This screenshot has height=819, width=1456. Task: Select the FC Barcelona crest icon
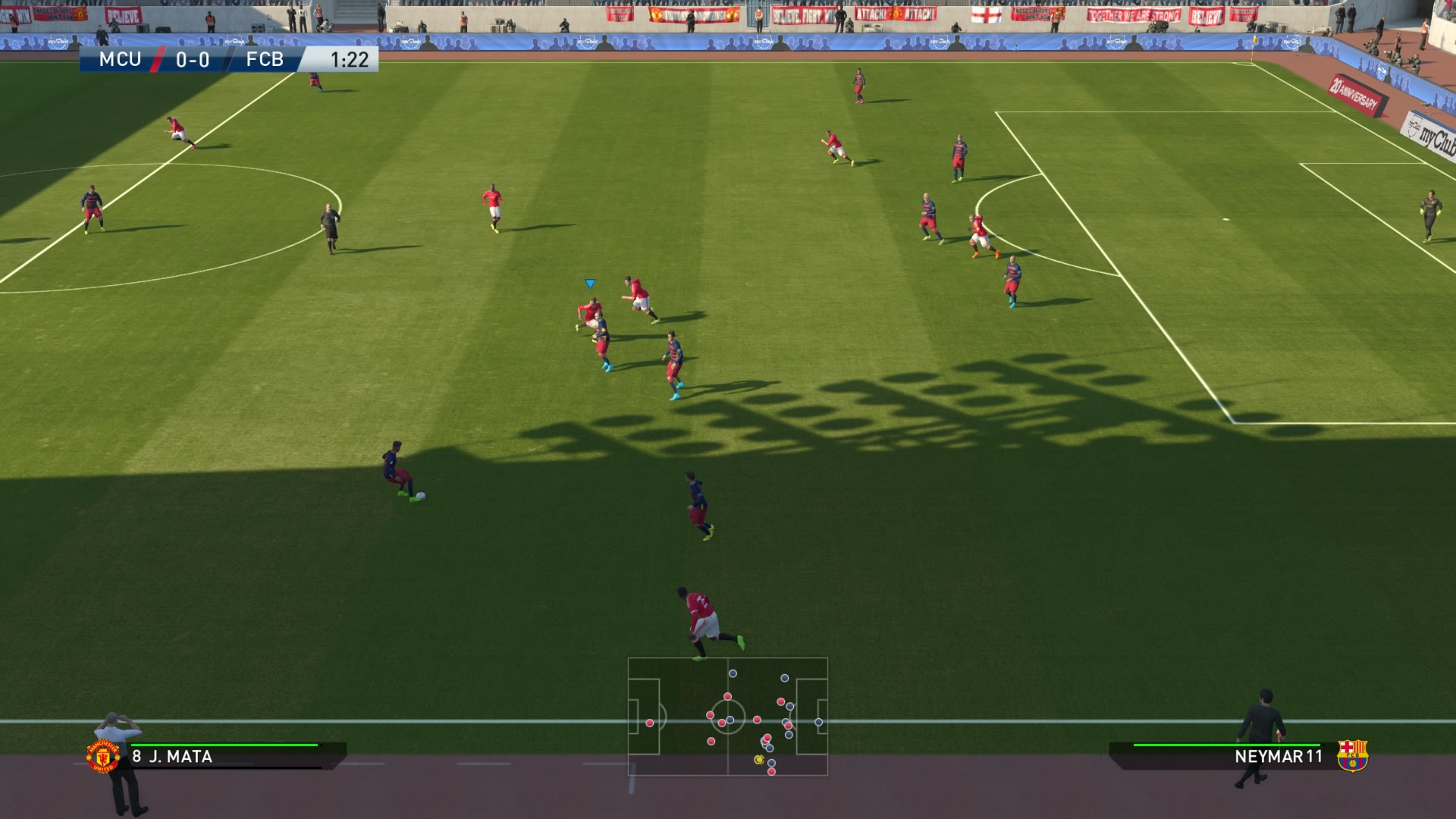tap(1351, 755)
